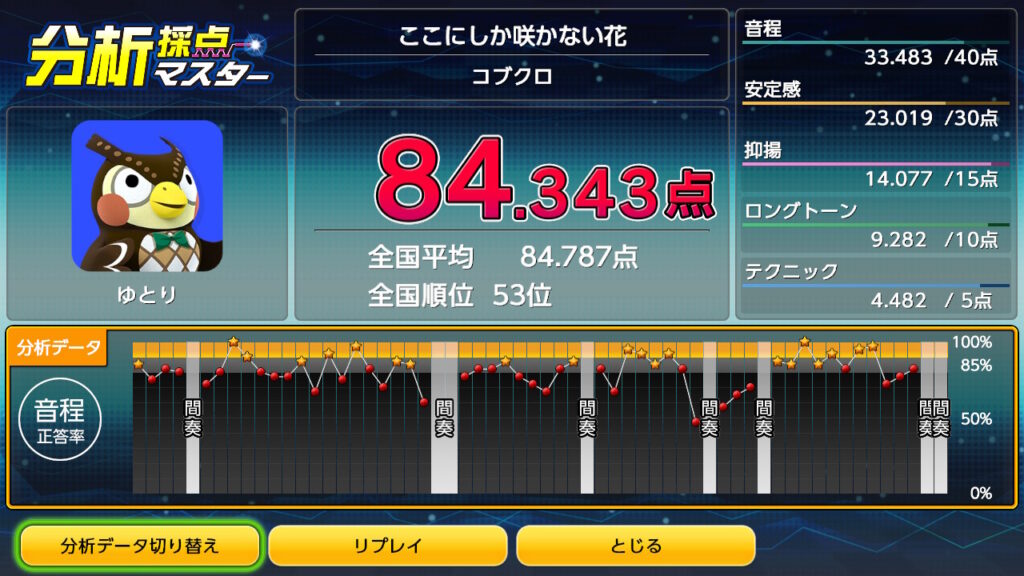
Task: Close the results with とじる
Action: 635,546
